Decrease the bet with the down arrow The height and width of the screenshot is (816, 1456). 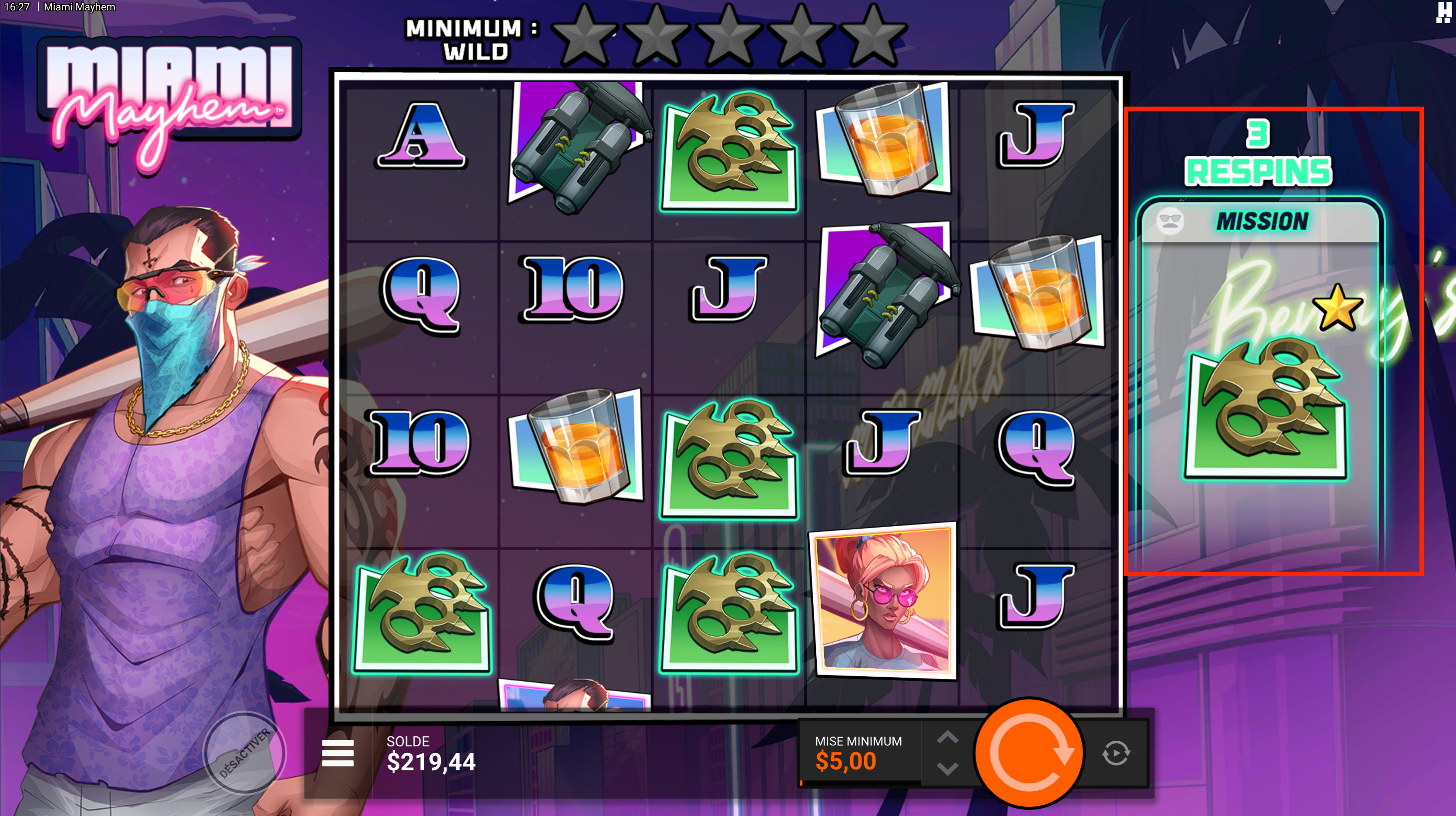(x=947, y=769)
